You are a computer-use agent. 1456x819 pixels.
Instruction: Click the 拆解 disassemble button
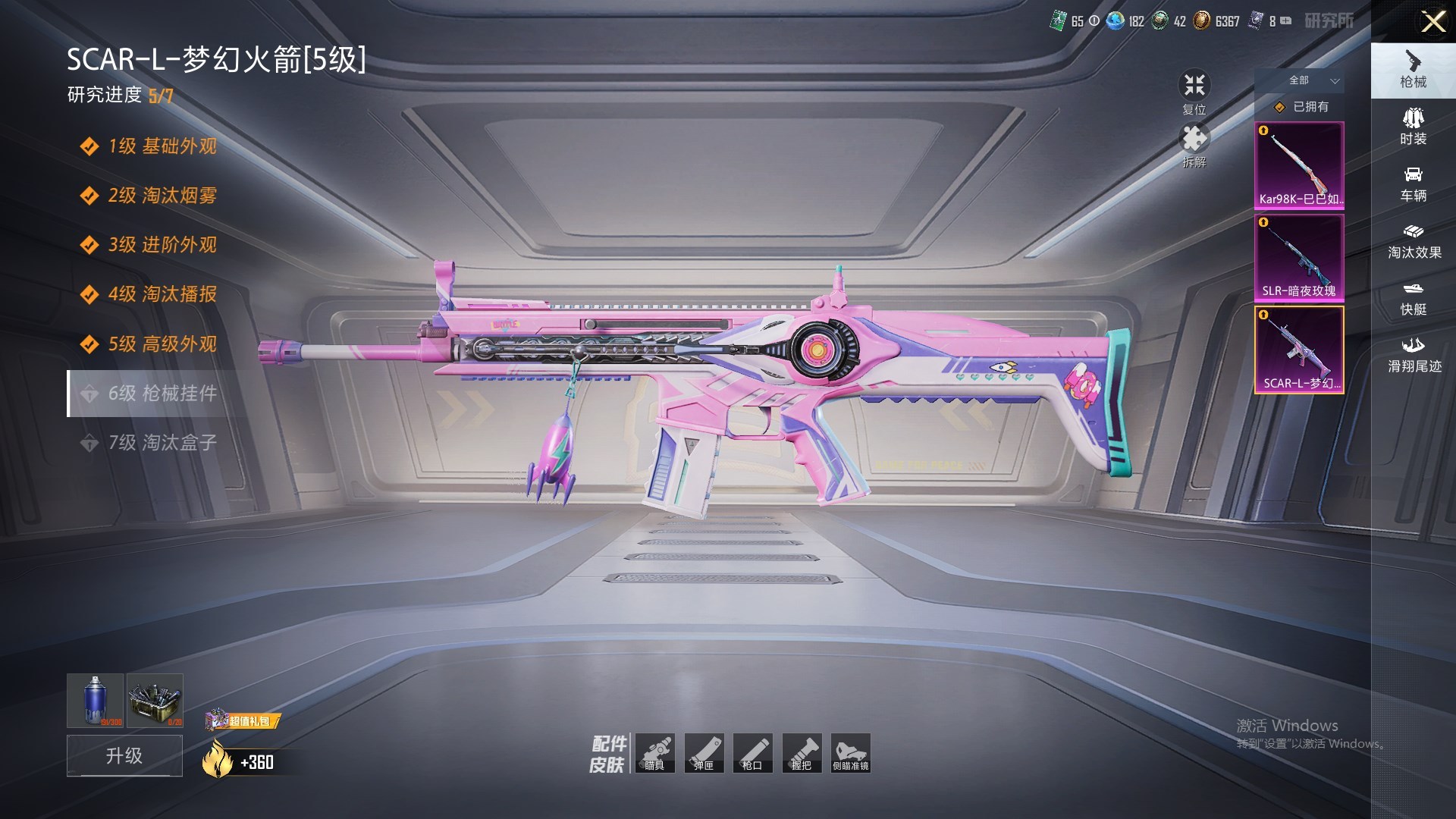pyautogui.click(x=1194, y=144)
